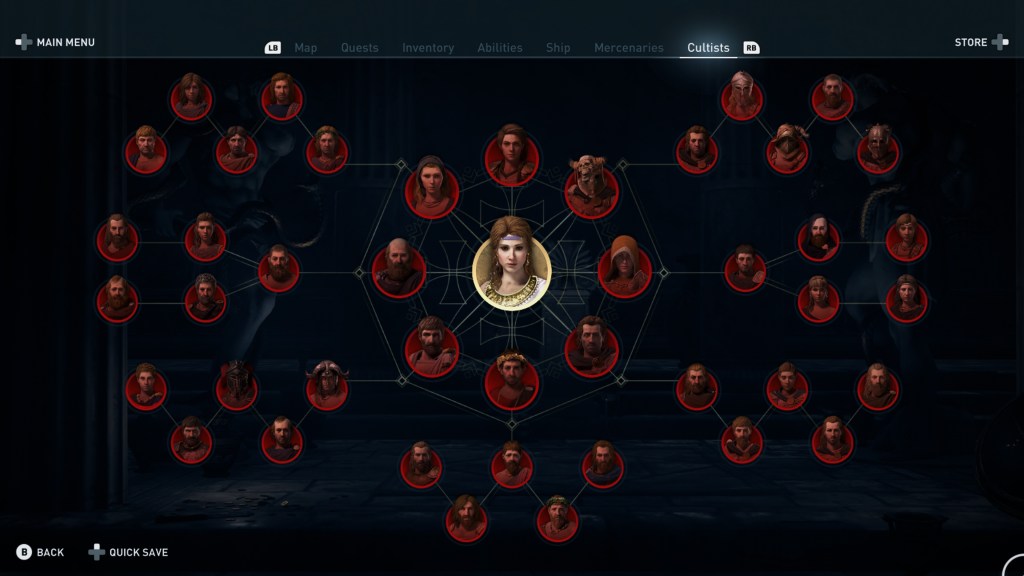The height and width of the screenshot is (576, 1024).
Task: Select the red-hooded cultist portrait
Action: pos(625,271)
